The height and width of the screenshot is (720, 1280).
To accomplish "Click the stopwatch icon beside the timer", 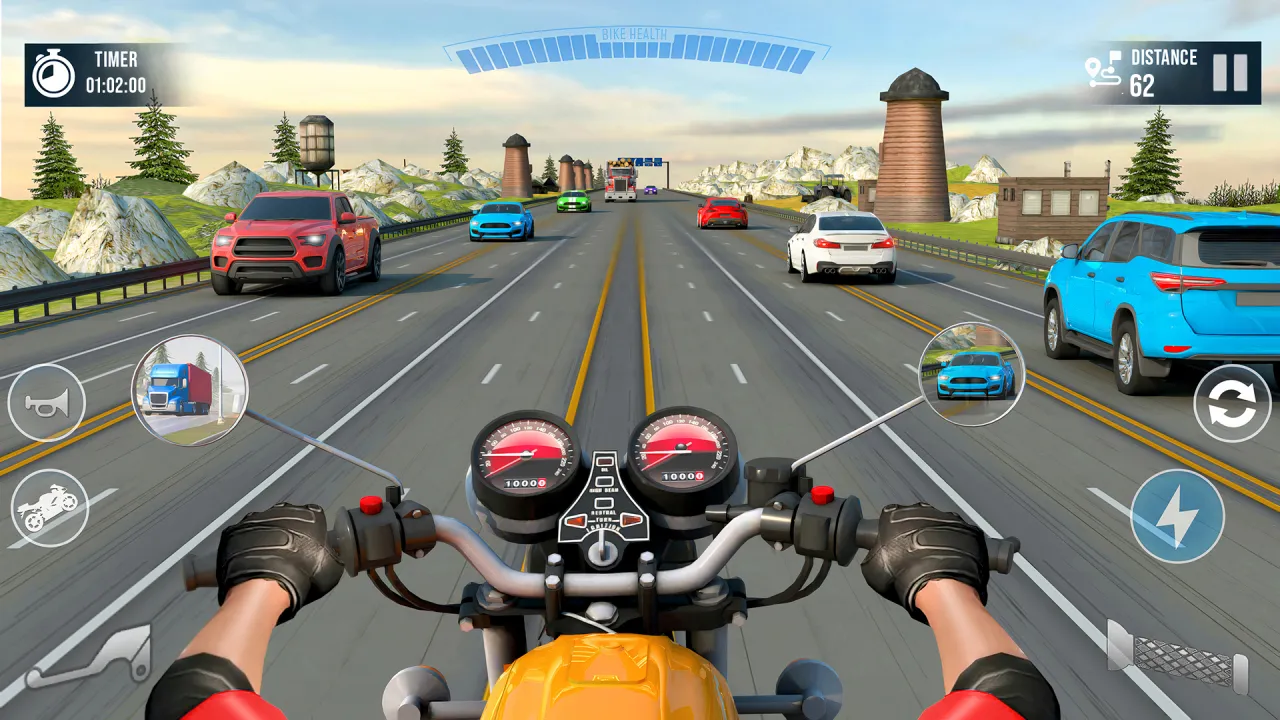I will point(55,75).
